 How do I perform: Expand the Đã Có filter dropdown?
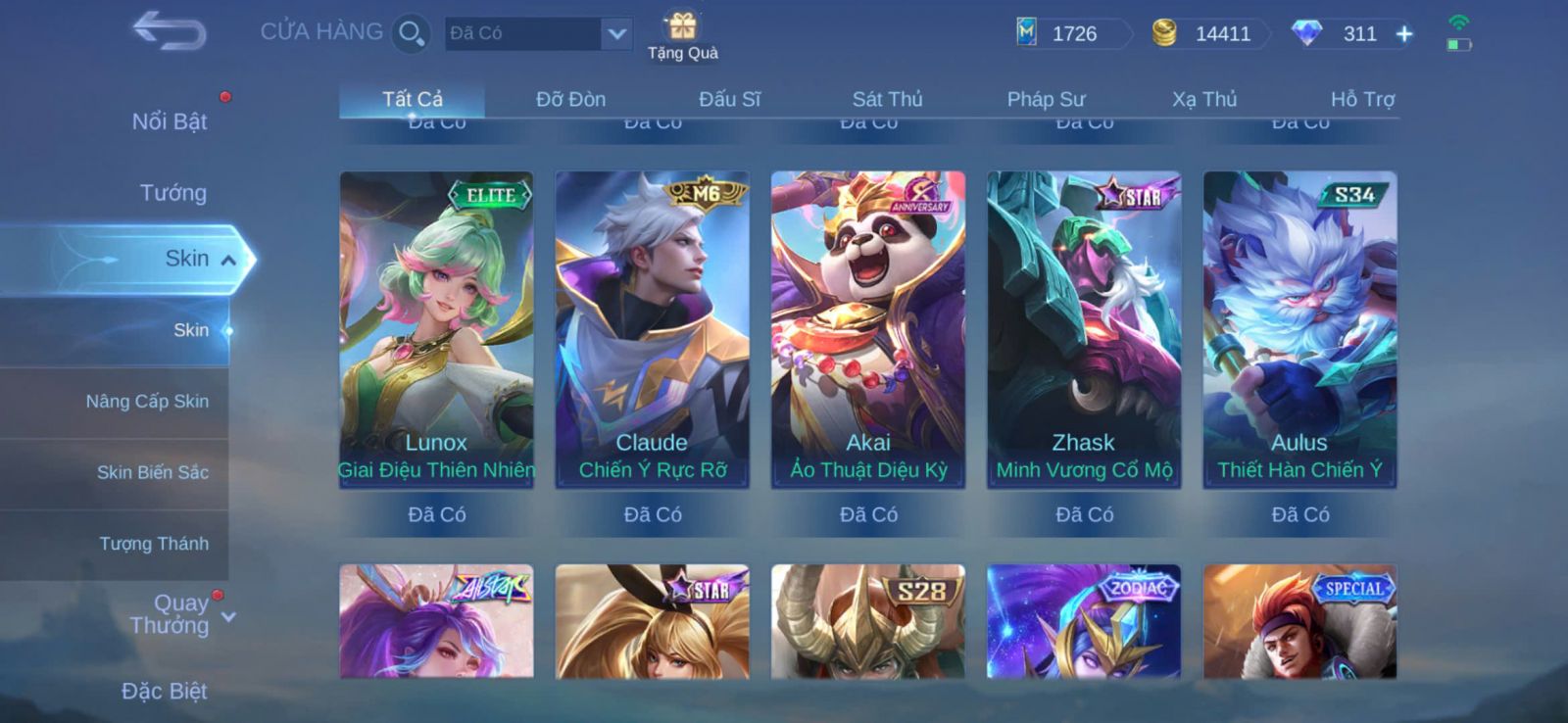[x=615, y=33]
